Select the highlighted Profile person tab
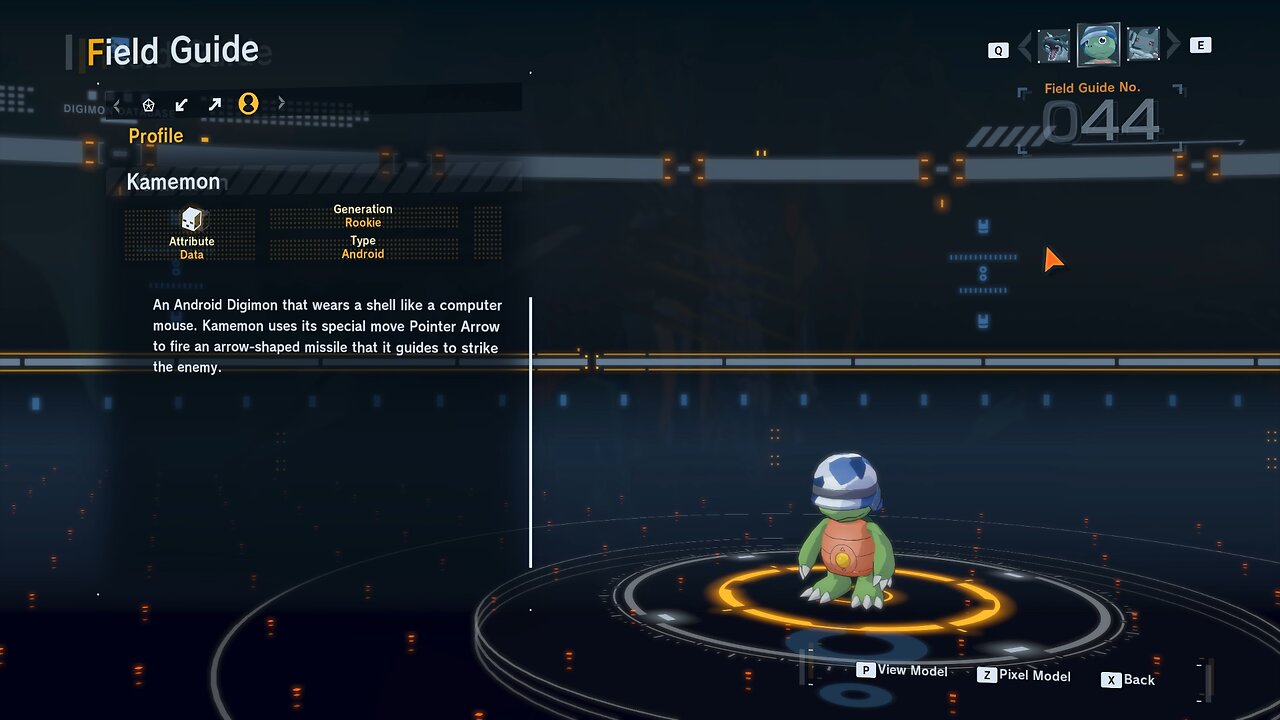This screenshot has width=1280, height=720. (x=248, y=103)
